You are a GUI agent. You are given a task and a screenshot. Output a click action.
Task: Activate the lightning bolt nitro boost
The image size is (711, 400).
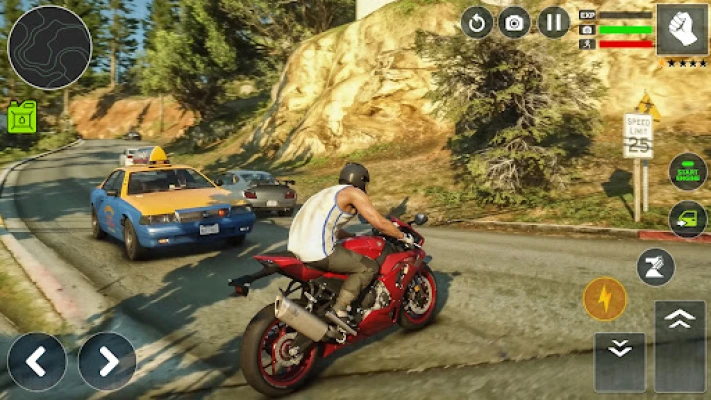pos(605,298)
